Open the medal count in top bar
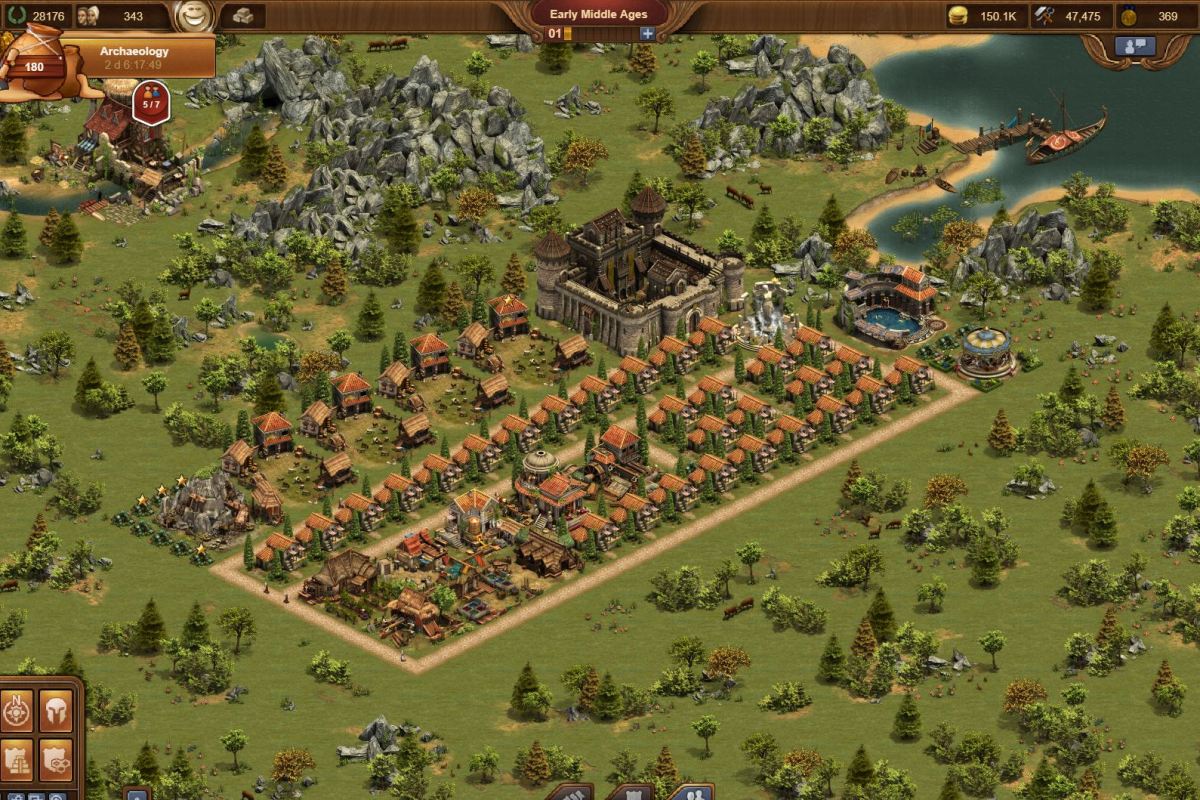Screen dimensions: 1200x800 [x=1151, y=16]
